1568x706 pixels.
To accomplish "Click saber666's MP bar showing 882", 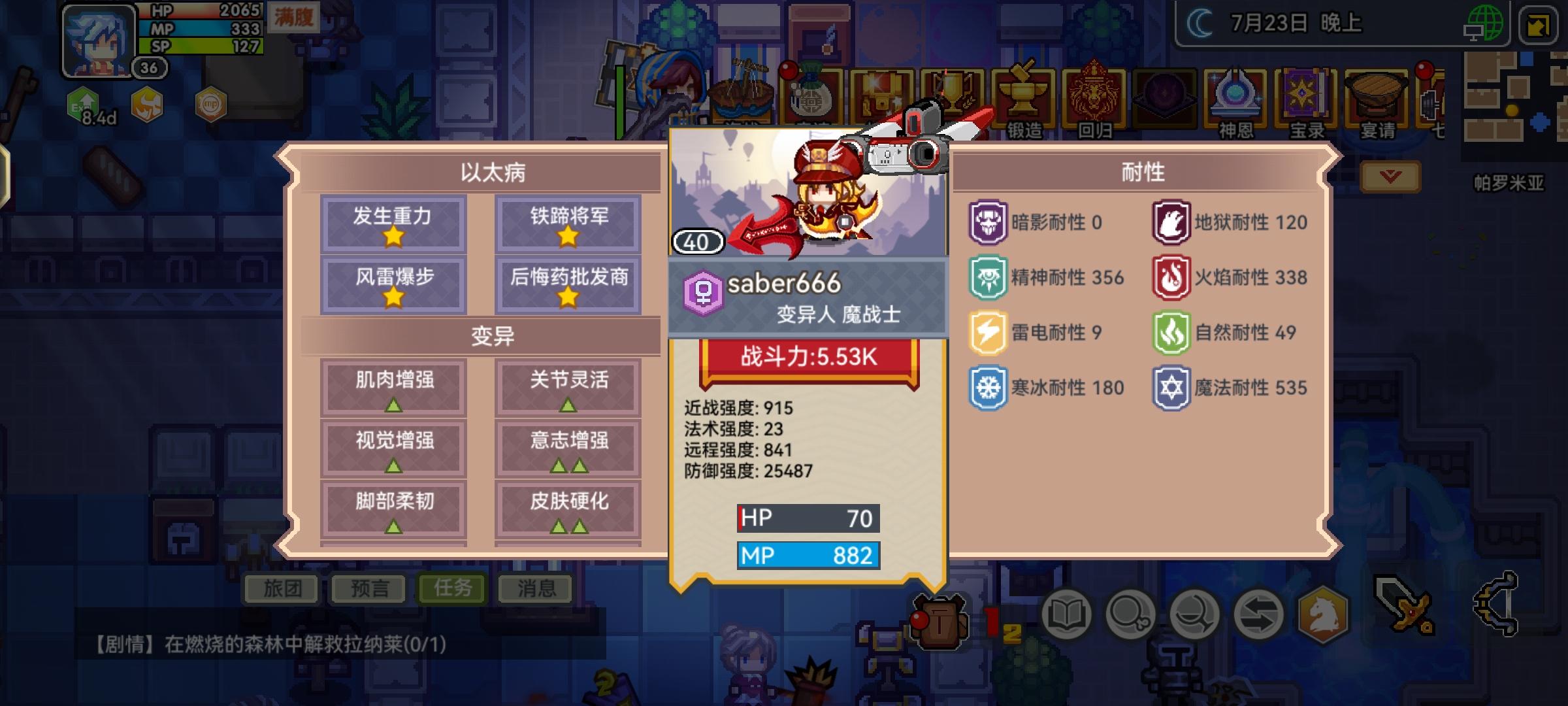I will click(808, 556).
